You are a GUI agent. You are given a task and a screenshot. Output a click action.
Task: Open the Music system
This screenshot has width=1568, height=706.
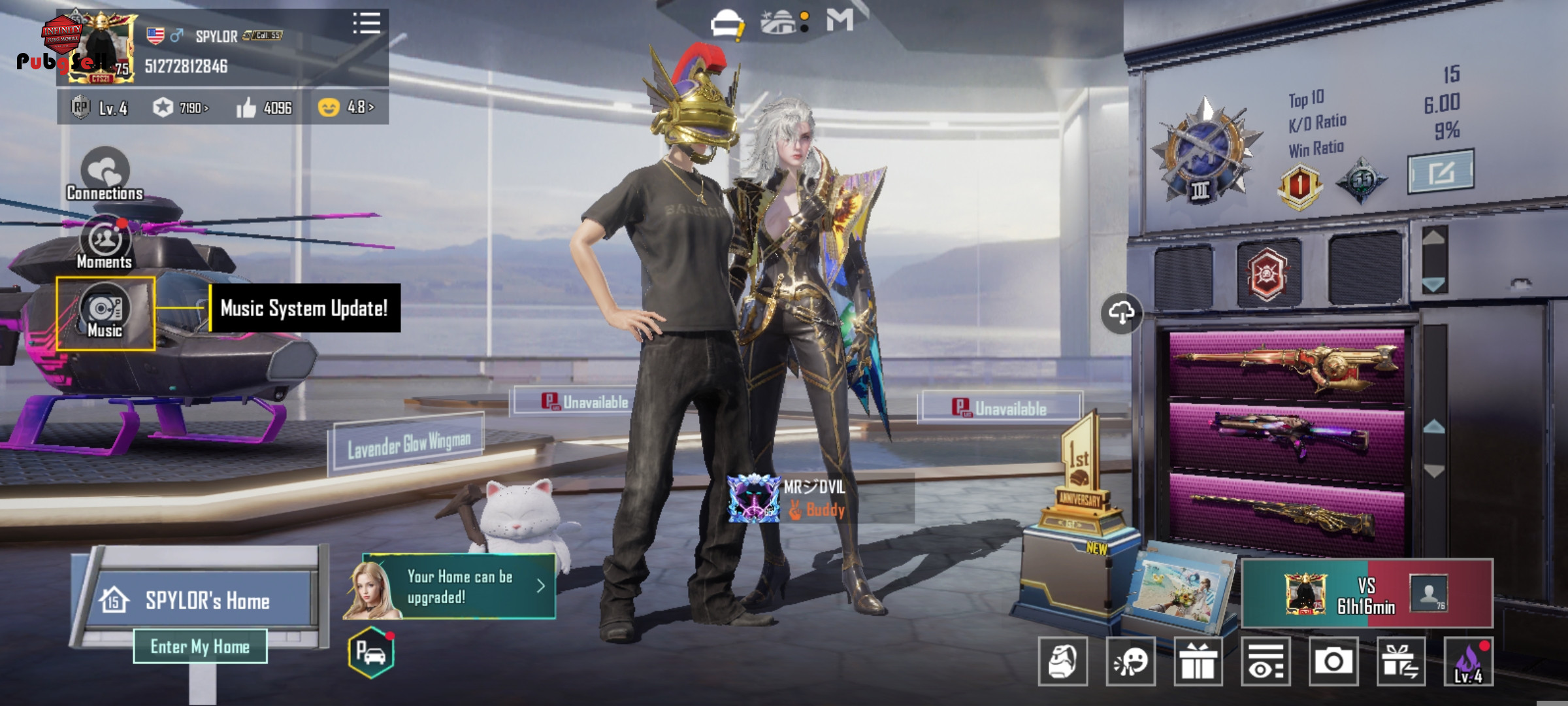click(105, 314)
